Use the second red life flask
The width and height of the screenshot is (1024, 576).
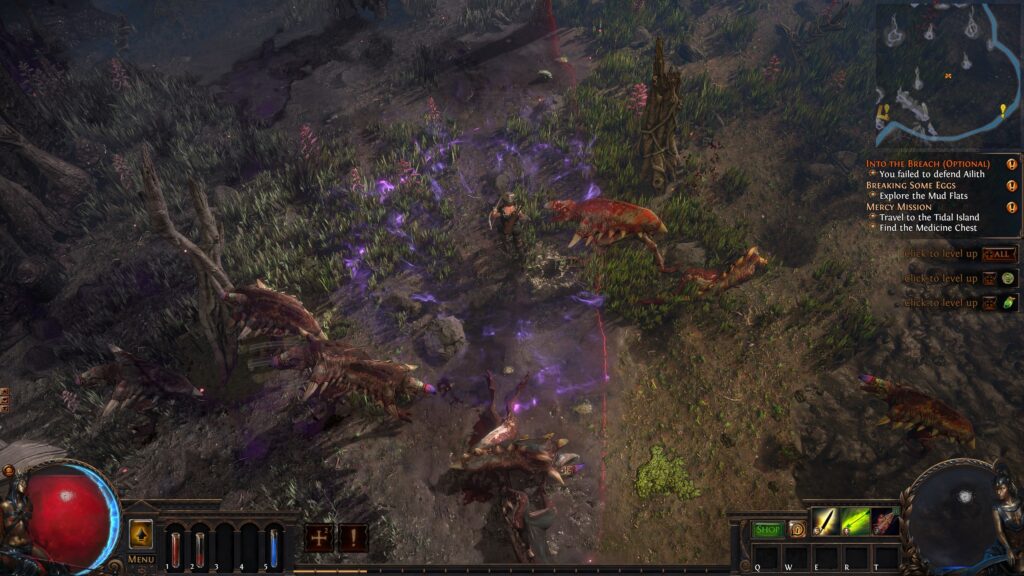tap(199, 547)
